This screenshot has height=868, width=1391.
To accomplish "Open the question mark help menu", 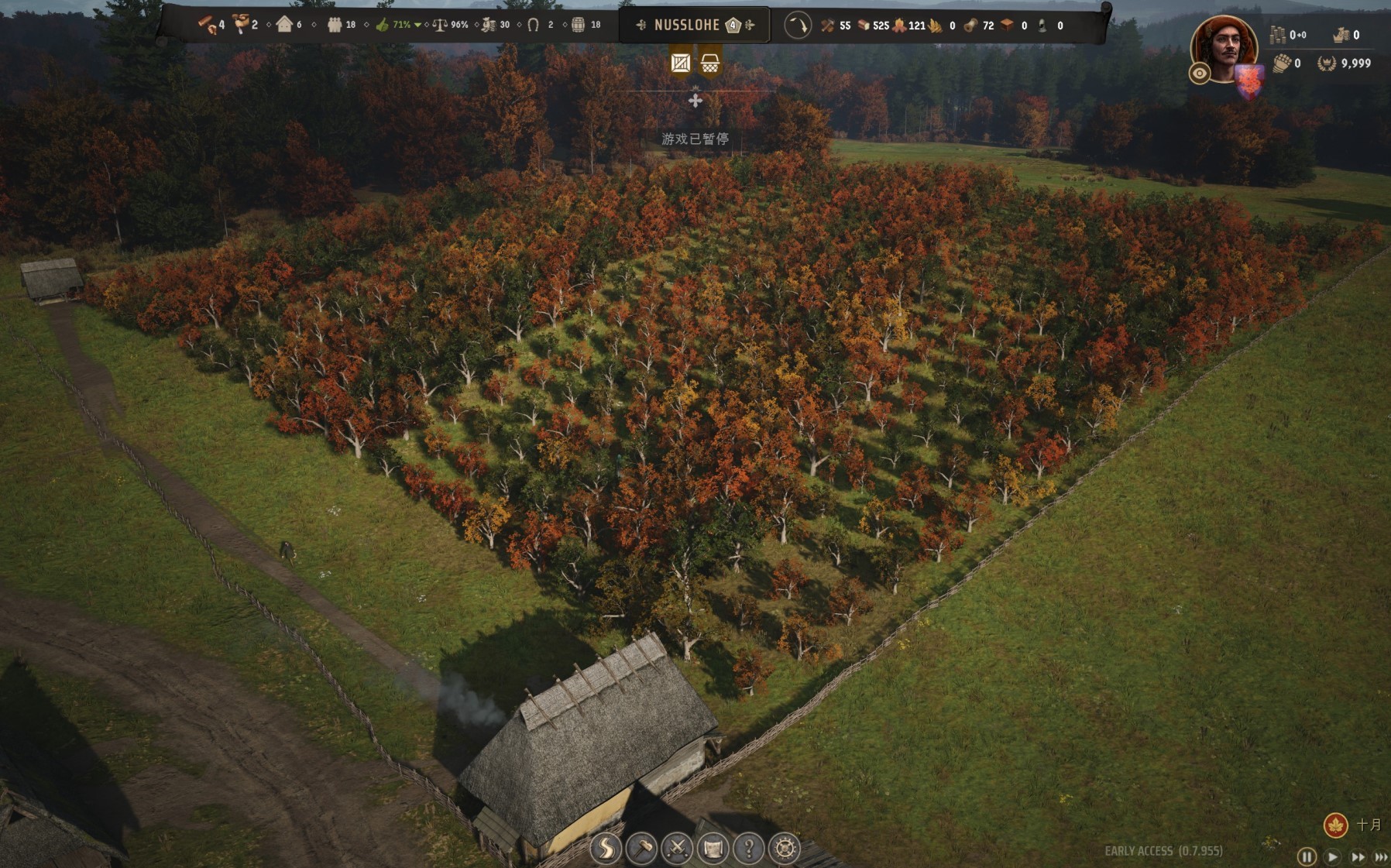I will 749,849.
